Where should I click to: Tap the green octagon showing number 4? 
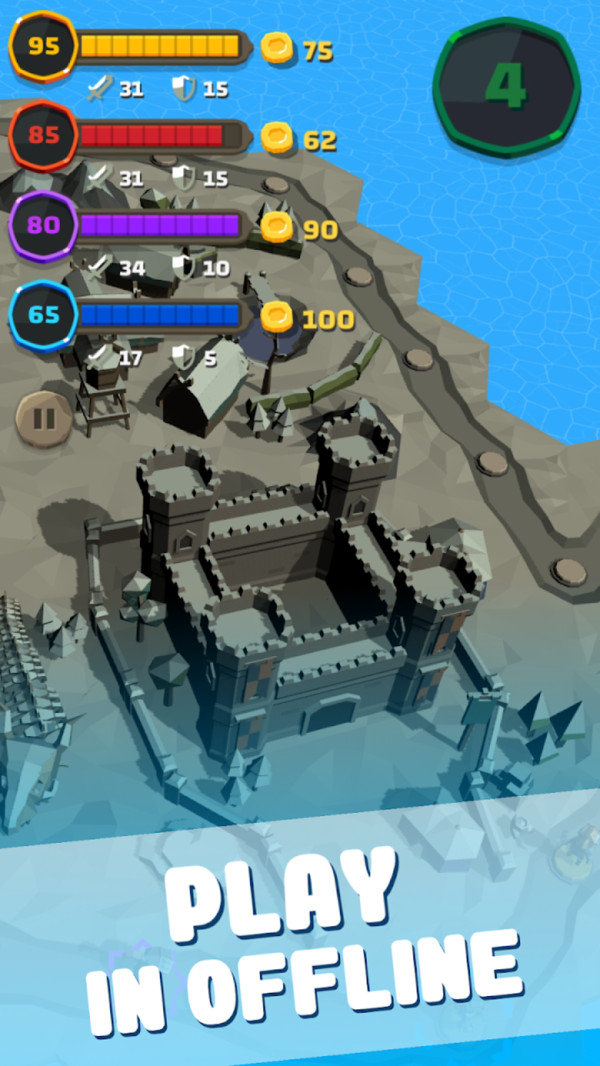[506, 86]
